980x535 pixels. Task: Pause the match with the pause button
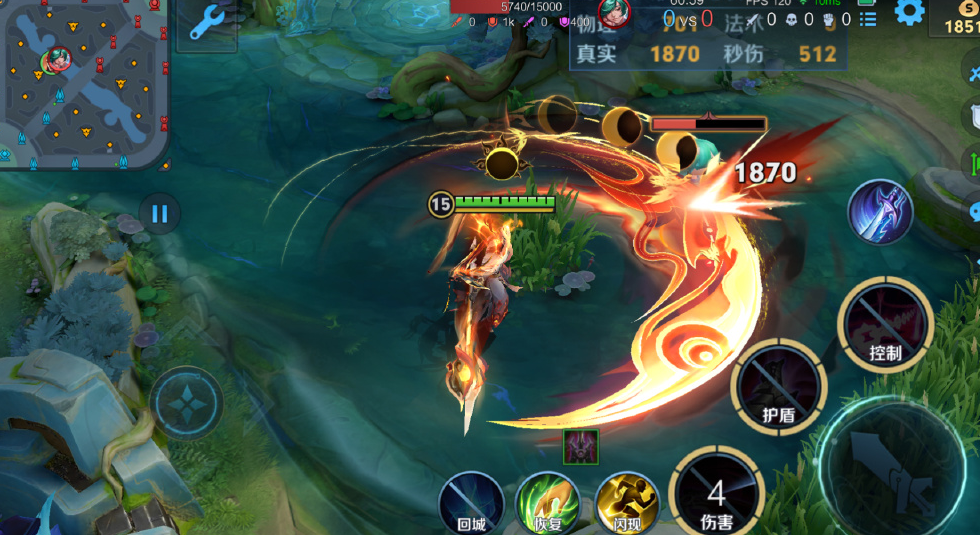point(159,212)
